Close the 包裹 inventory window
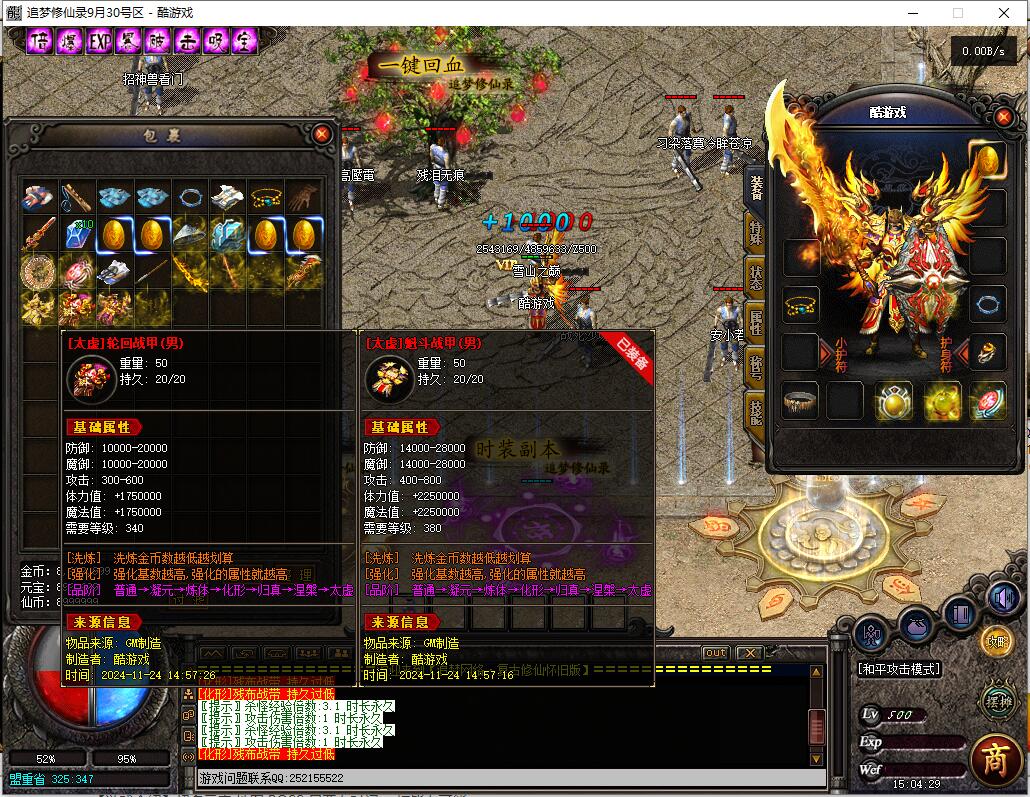 click(x=321, y=133)
